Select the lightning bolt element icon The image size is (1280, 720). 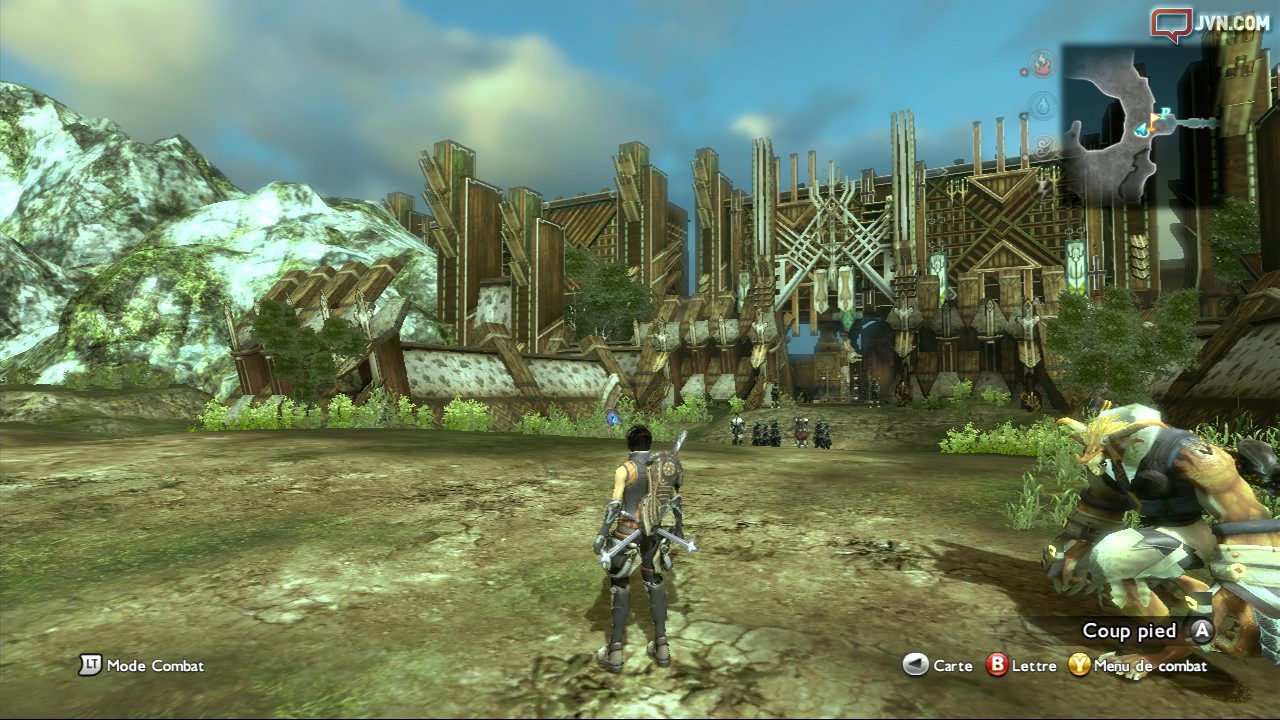(x=1044, y=186)
